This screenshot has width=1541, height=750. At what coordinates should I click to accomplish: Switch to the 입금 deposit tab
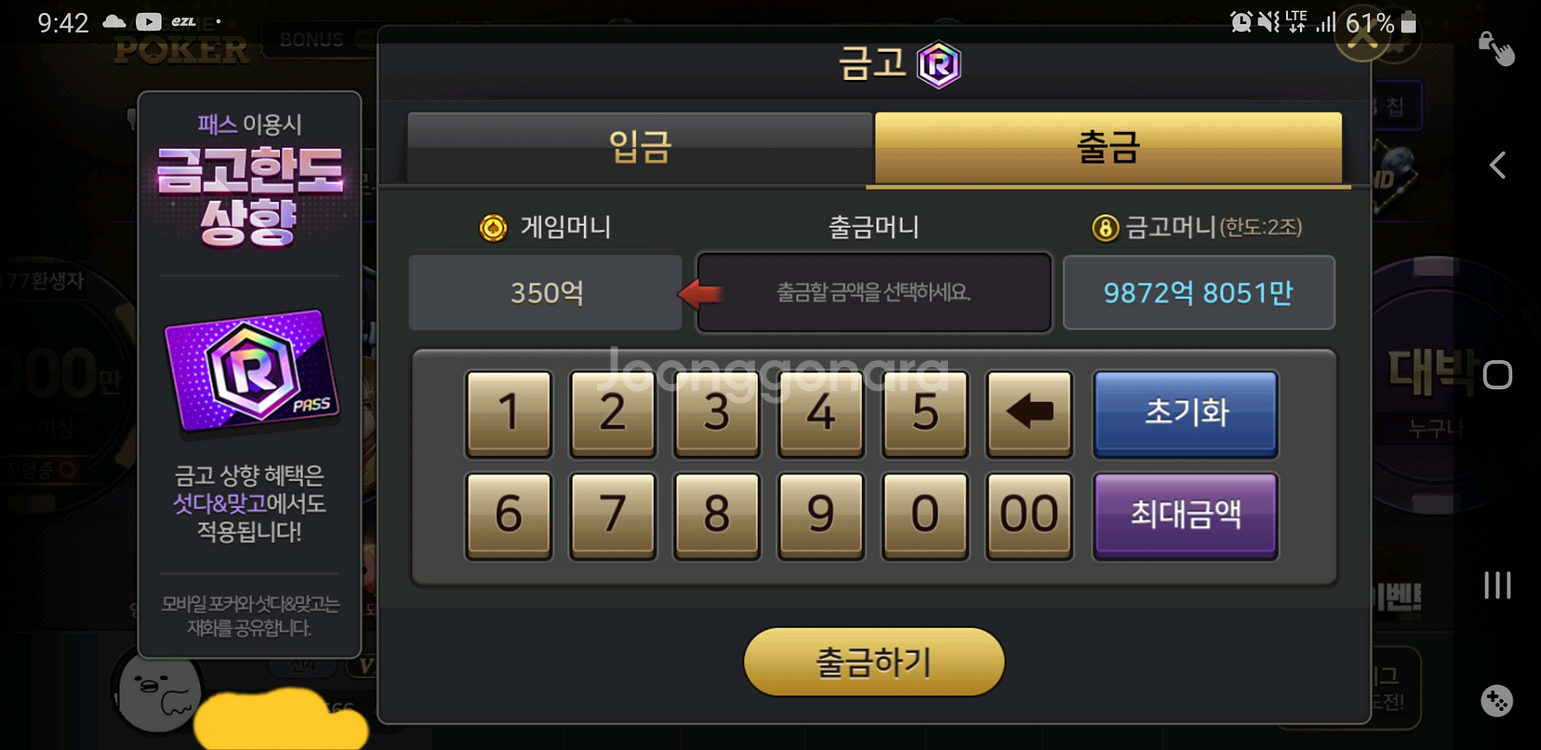(639, 148)
